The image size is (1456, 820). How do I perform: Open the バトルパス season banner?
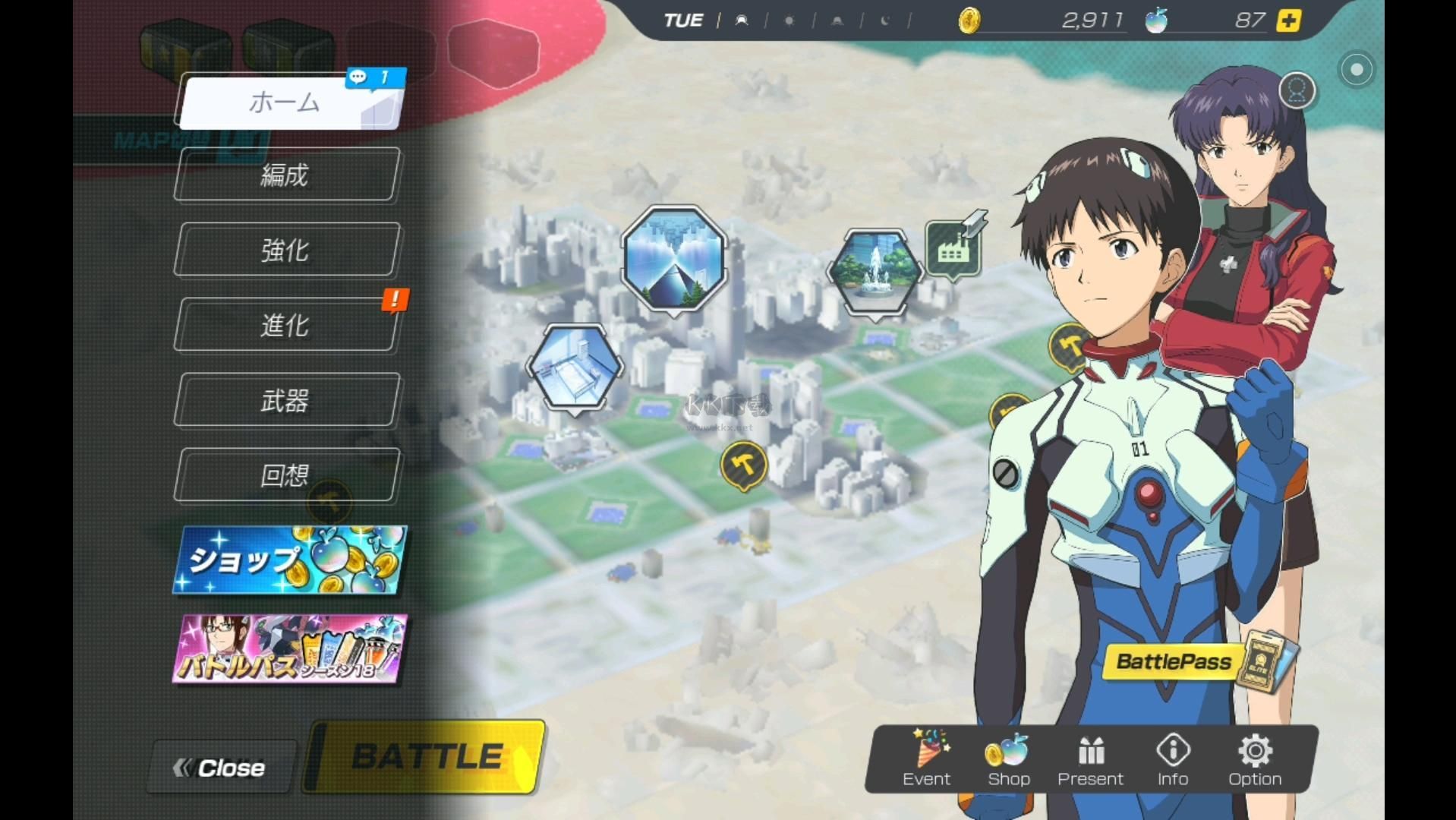click(x=289, y=649)
